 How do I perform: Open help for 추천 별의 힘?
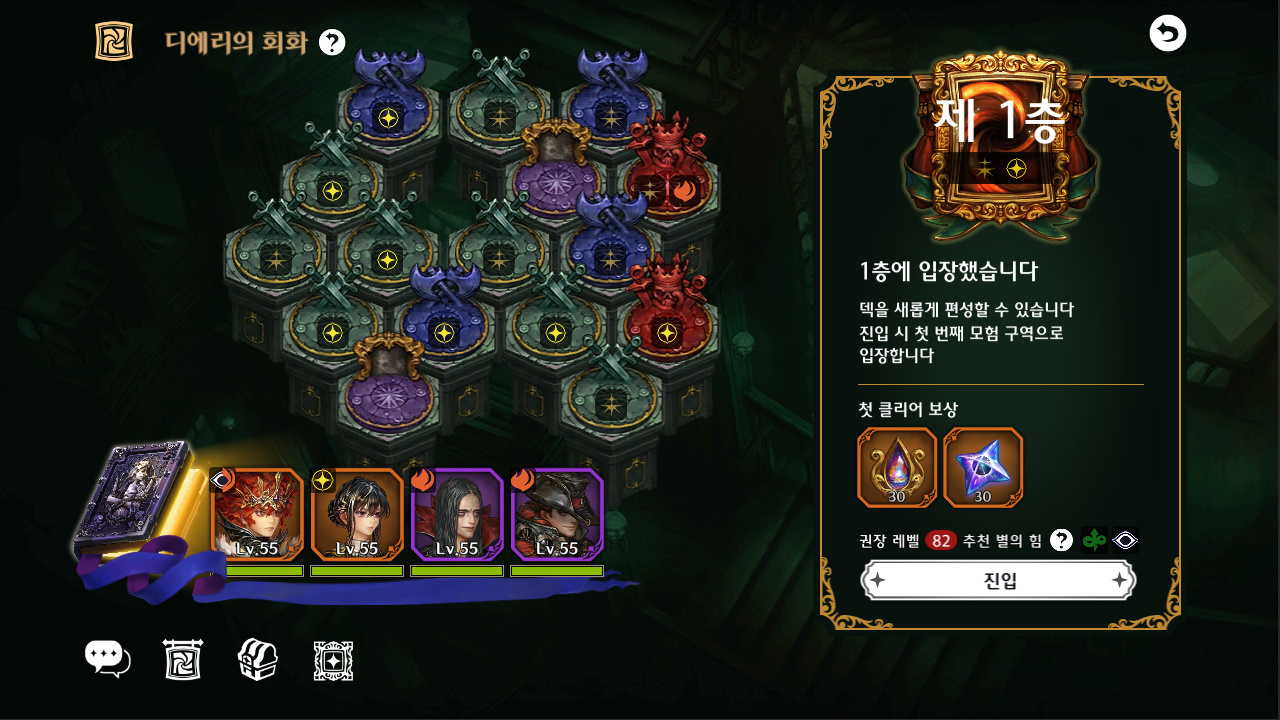click(1061, 540)
